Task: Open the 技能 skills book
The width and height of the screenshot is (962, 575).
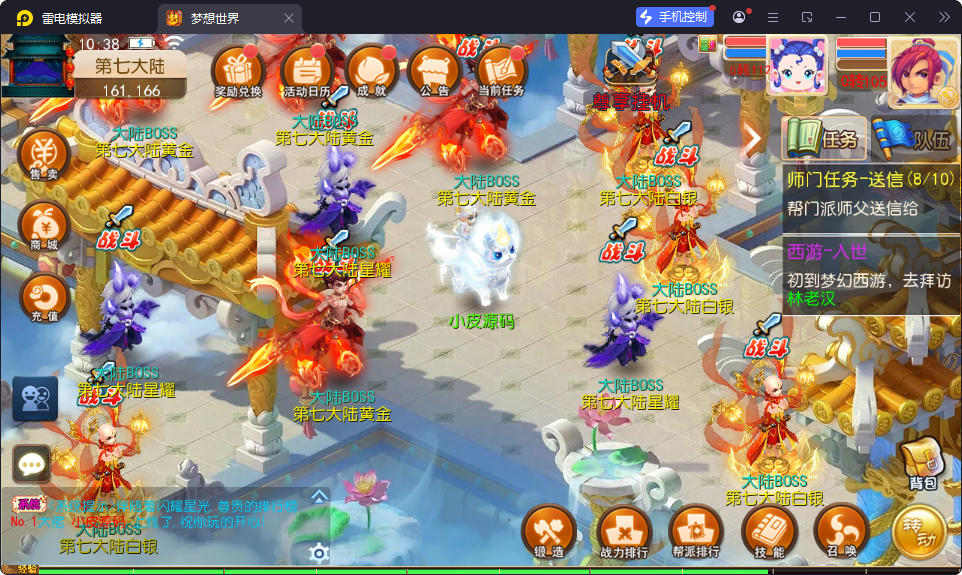Action: [768, 531]
